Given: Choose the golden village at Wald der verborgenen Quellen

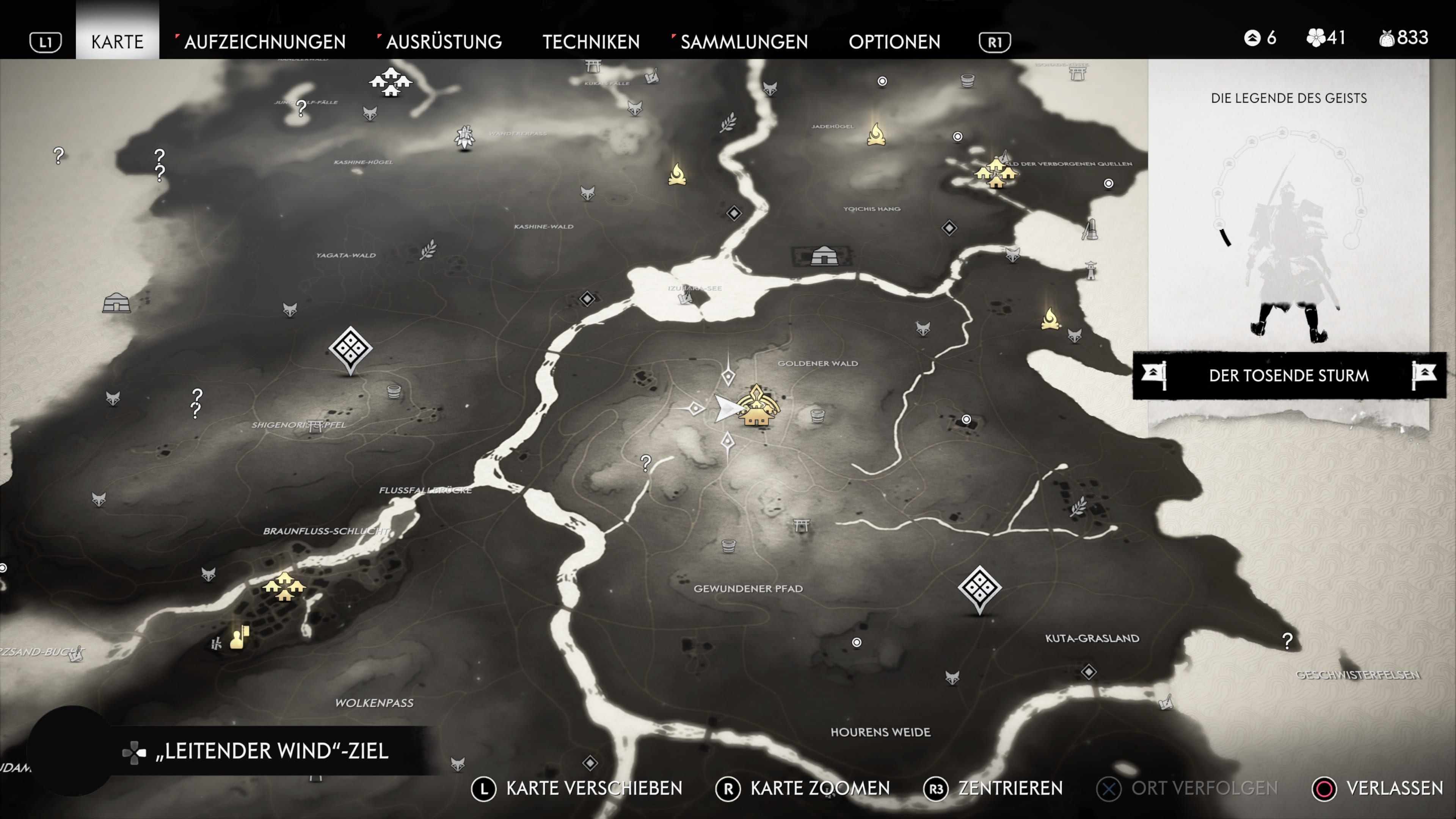Looking at the screenshot, I should [995, 173].
